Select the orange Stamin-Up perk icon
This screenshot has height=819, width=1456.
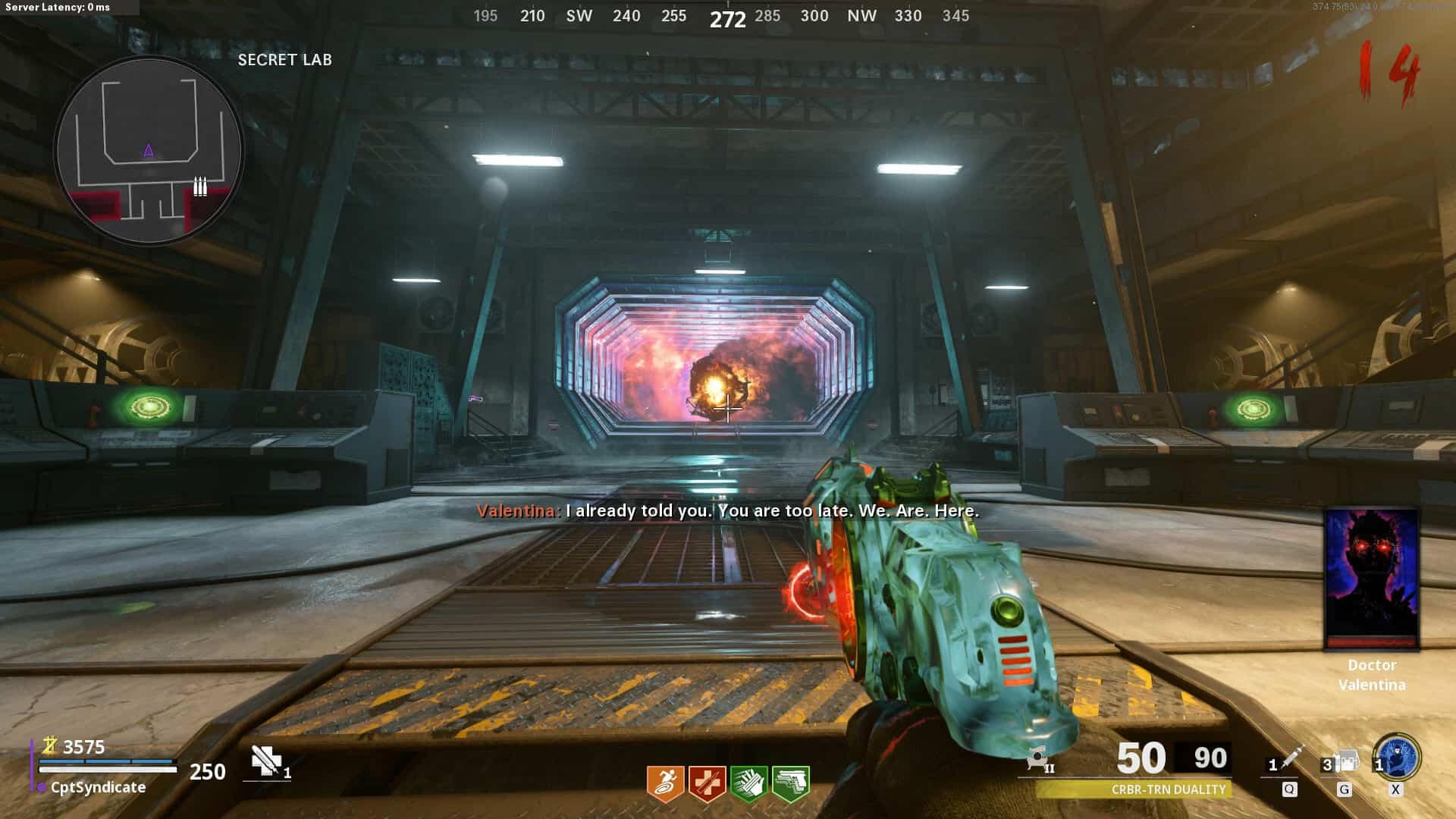click(x=665, y=783)
